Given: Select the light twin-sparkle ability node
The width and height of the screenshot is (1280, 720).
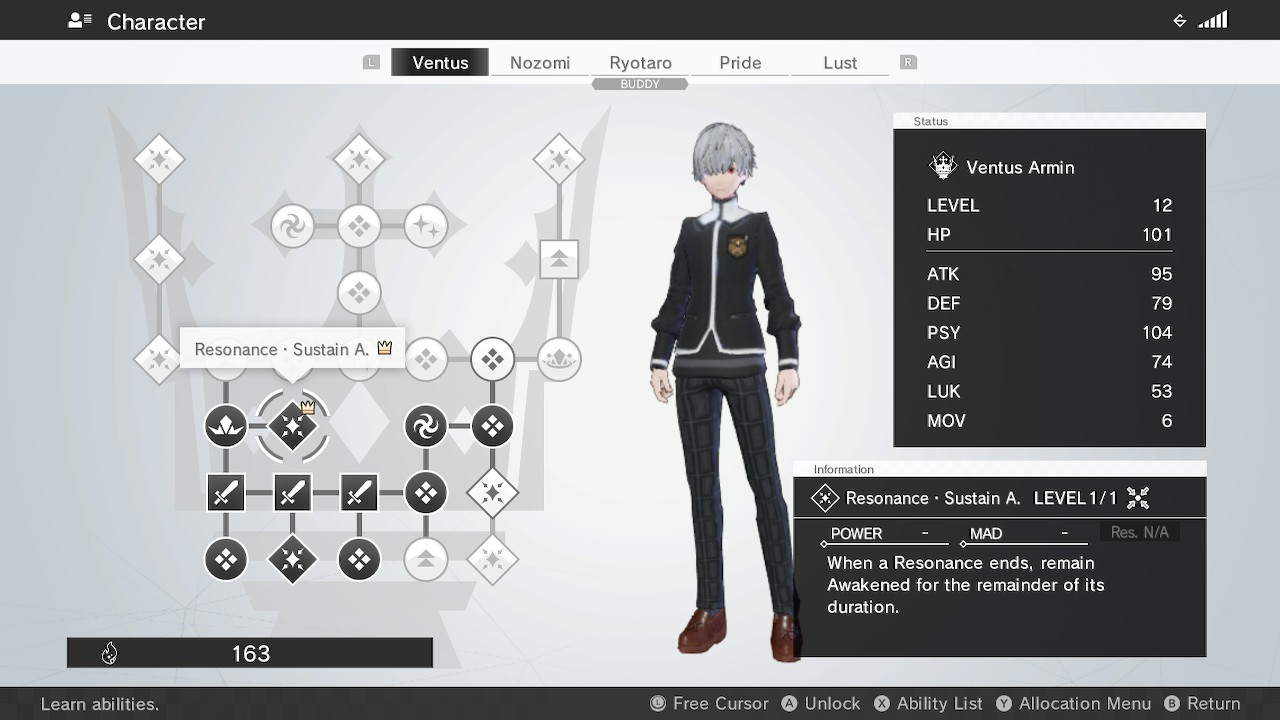Looking at the screenshot, I should [425, 227].
